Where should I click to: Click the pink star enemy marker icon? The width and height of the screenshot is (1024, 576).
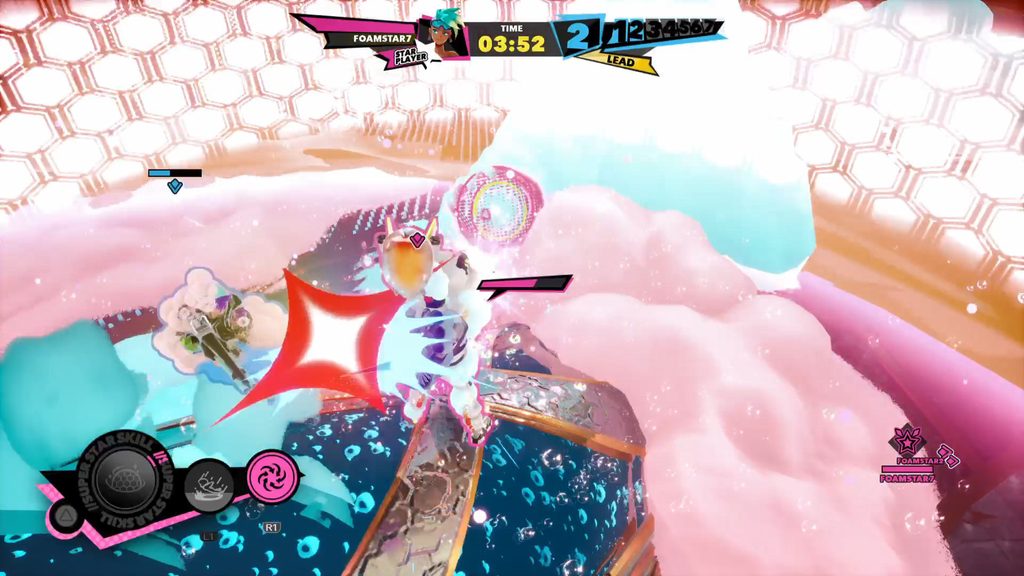click(909, 440)
